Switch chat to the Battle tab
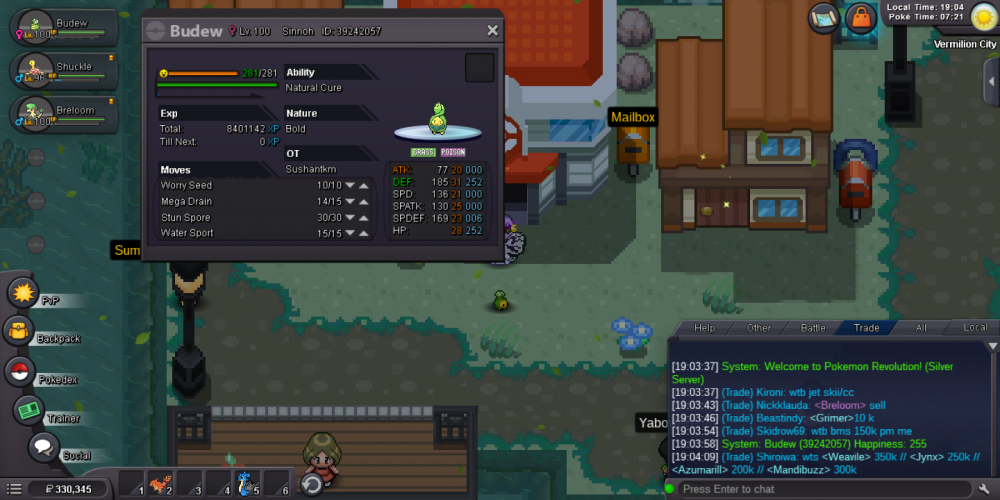 click(813, 328)
